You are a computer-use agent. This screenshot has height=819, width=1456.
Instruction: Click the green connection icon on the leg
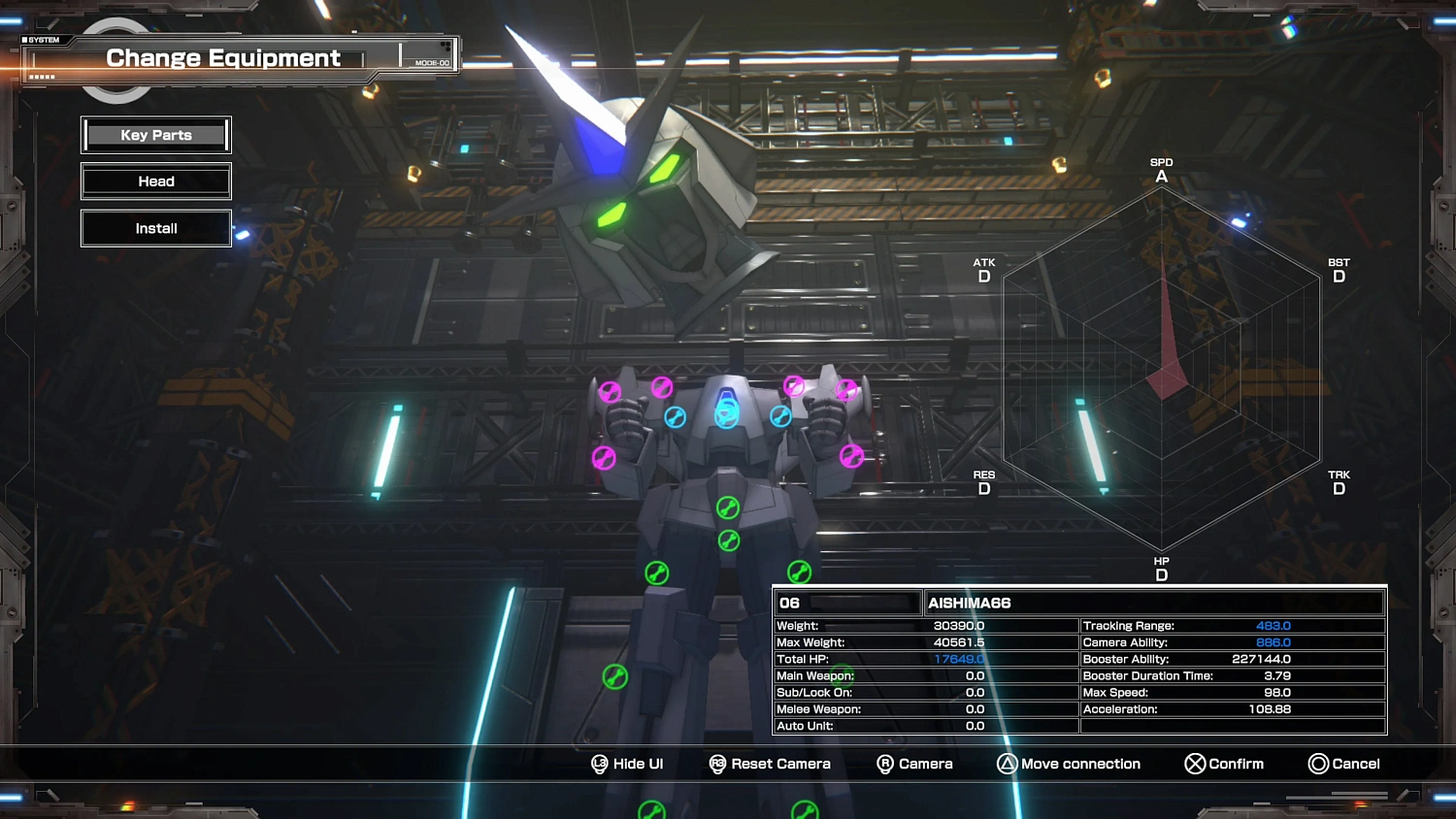614,677
